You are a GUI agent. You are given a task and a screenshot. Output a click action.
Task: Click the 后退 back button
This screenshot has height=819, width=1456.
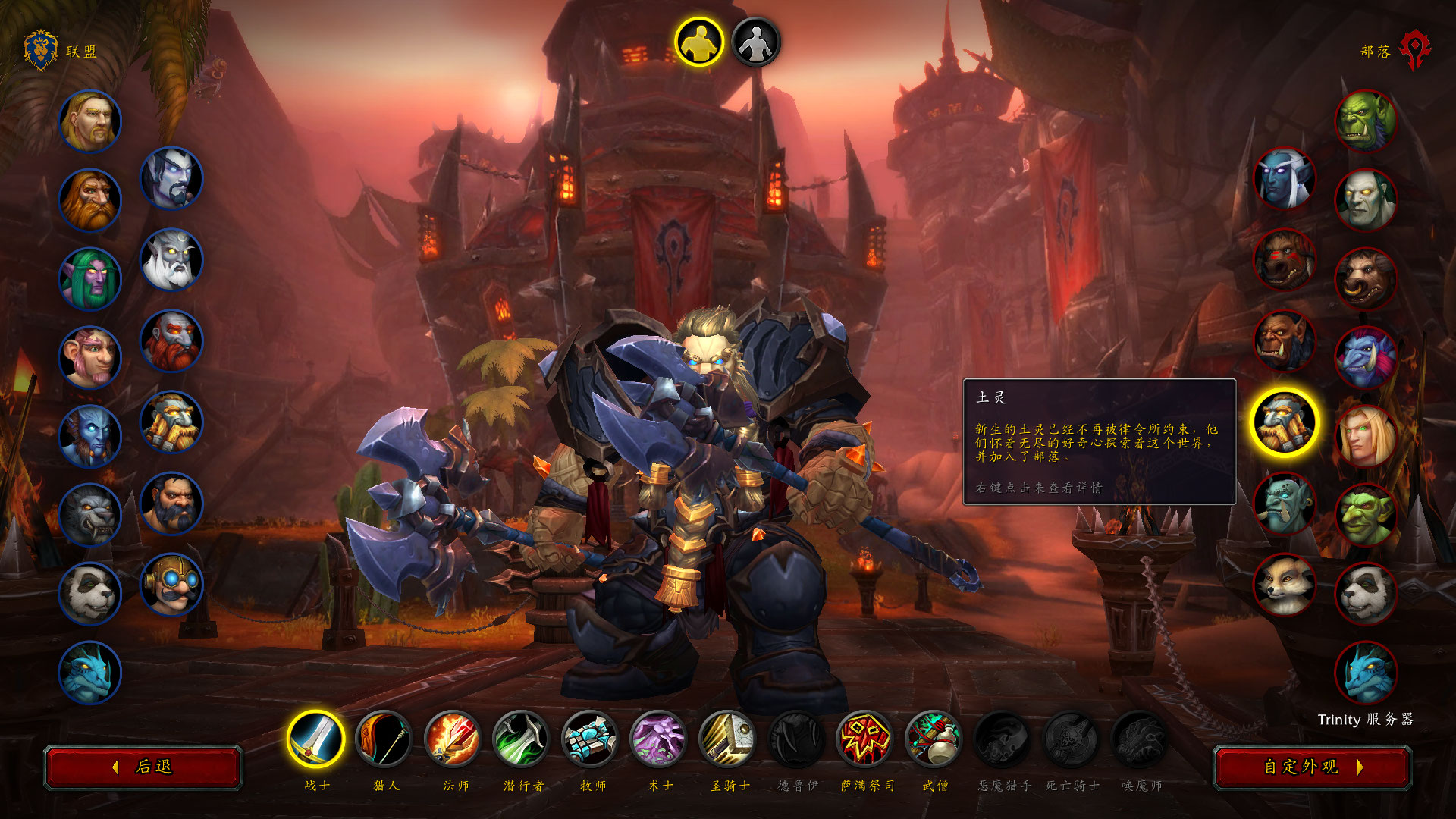pos(143,767)
